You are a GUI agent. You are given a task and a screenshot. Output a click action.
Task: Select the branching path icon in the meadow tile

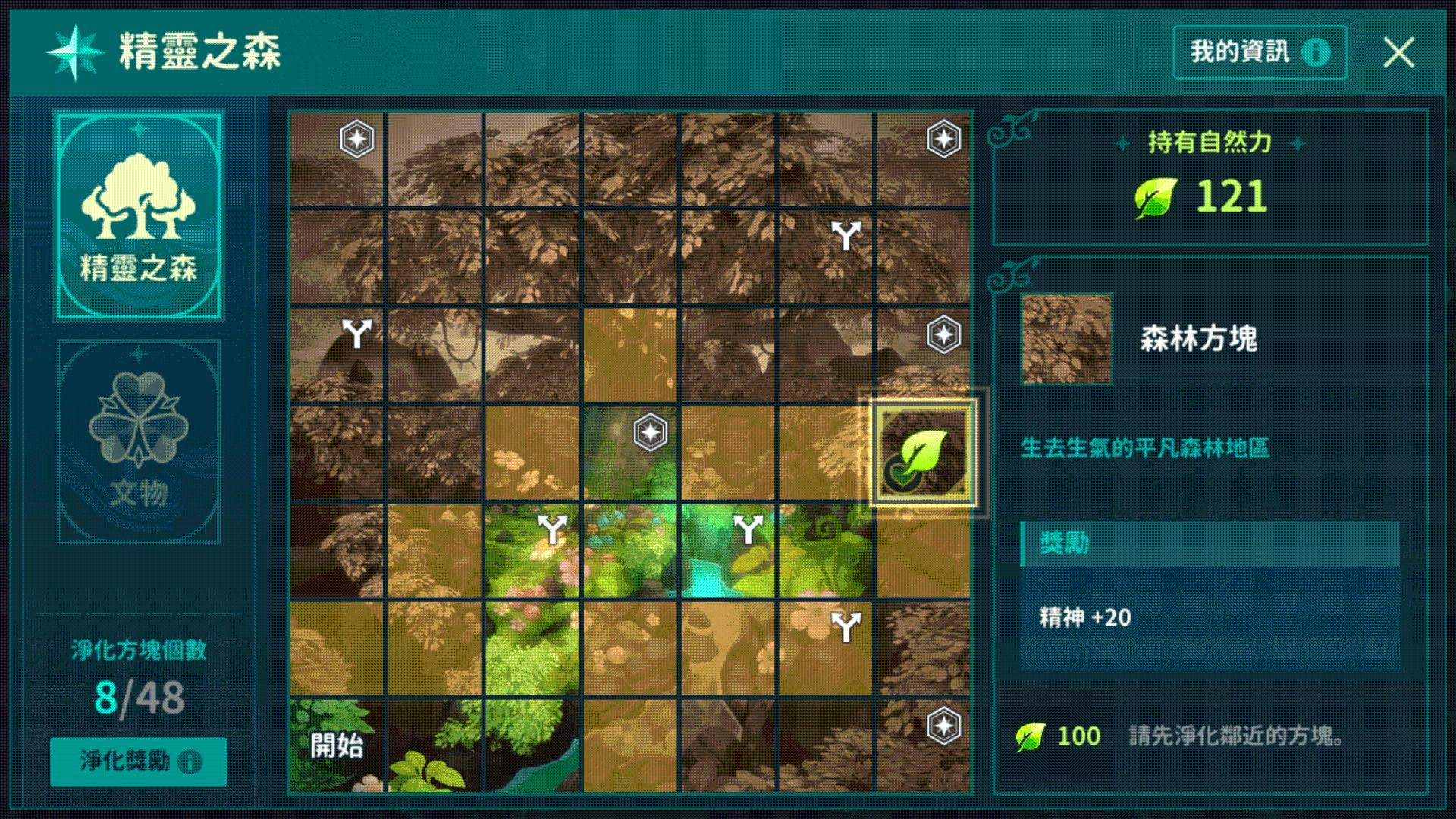point(554,529)
